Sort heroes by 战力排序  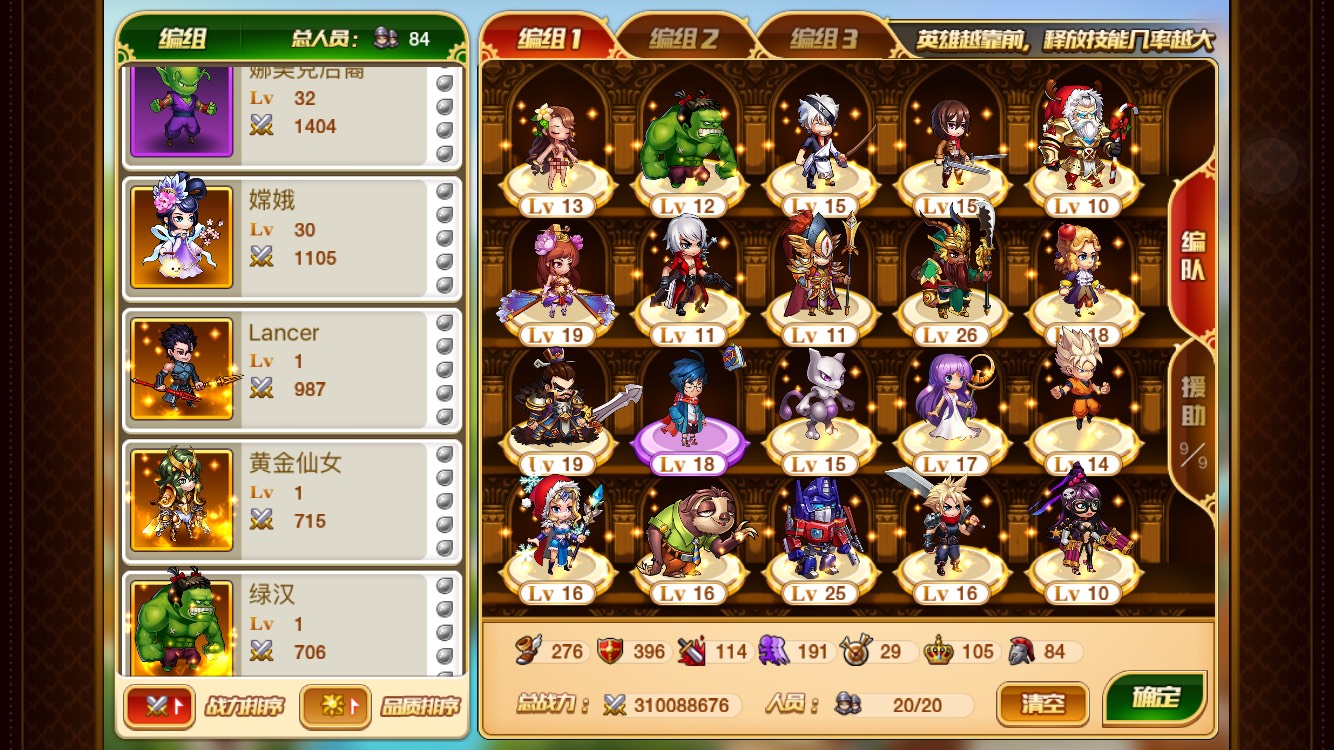click(x=160, y=706)
